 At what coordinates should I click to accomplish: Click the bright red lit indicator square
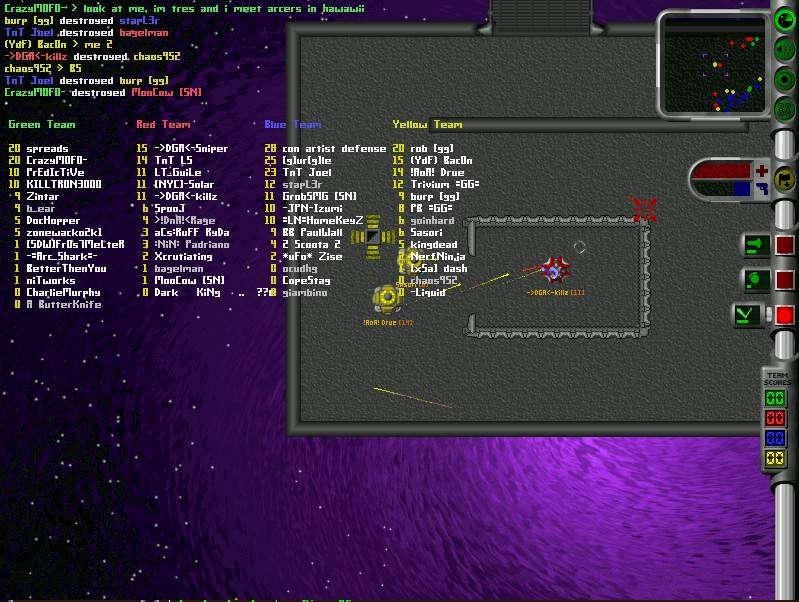[785, 316]
